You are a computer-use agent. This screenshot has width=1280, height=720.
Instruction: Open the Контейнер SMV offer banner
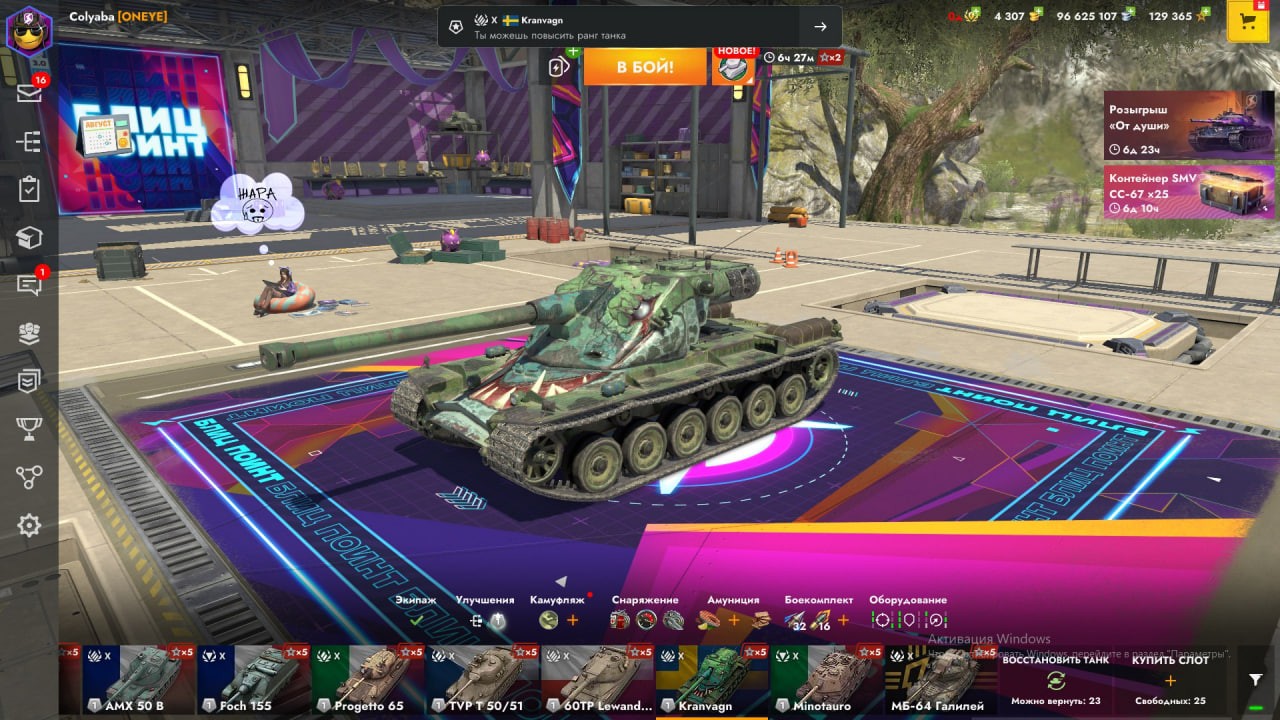tap(1189, 192)
